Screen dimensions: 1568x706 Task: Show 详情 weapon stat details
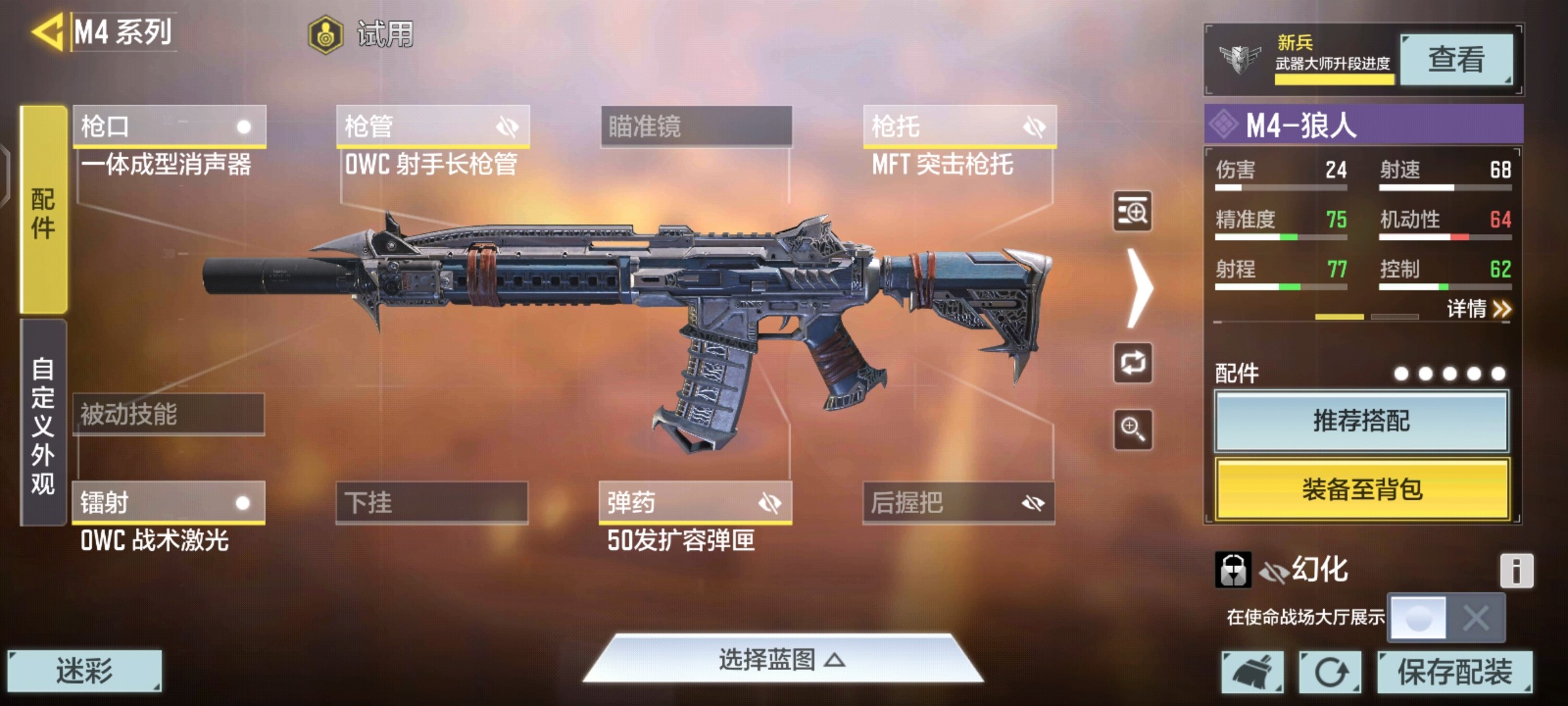(x=1478, y=309)
